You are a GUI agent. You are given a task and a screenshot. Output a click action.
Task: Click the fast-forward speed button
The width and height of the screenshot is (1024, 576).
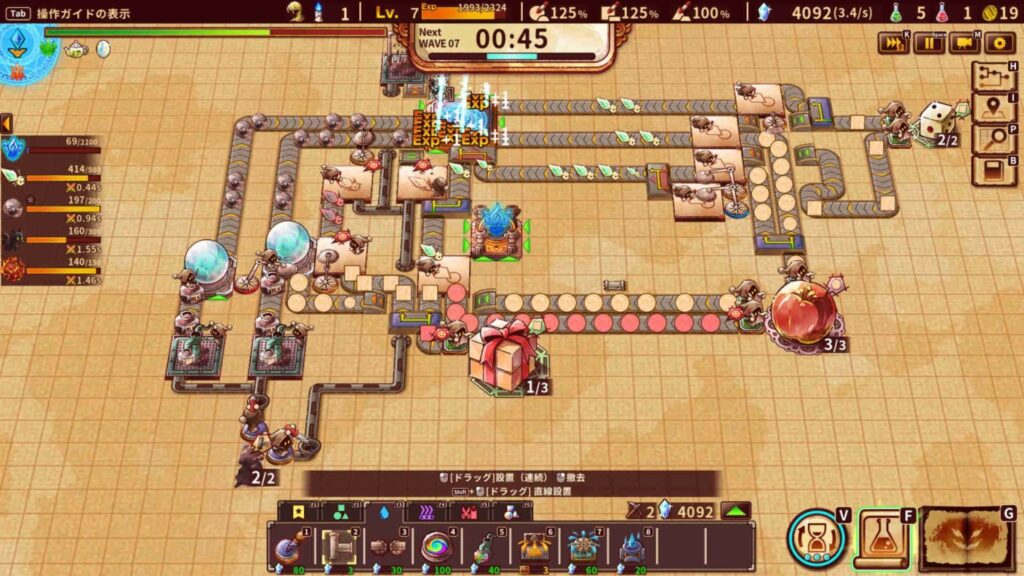[893, 43]
